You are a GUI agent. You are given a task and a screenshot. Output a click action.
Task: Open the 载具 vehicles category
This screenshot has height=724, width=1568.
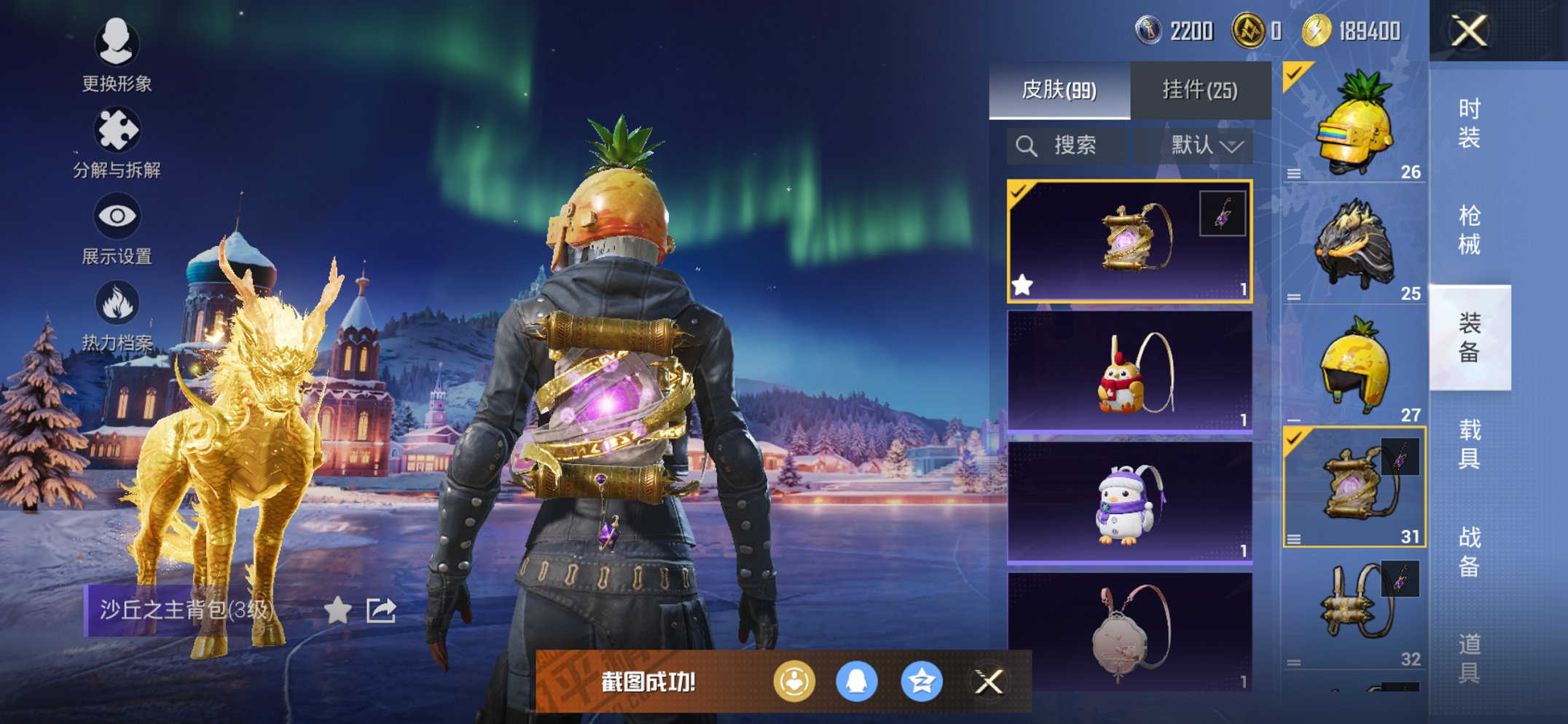tap(1469, 444)
